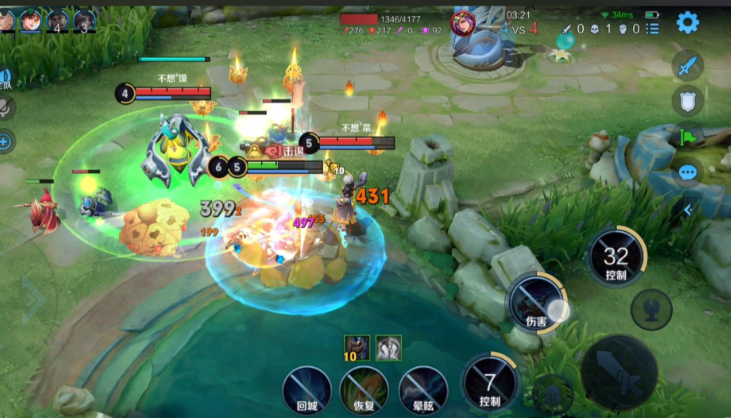731x418 pixels.
Task: Use the 伤害 damage skill
Action: [x=535, y=301]
